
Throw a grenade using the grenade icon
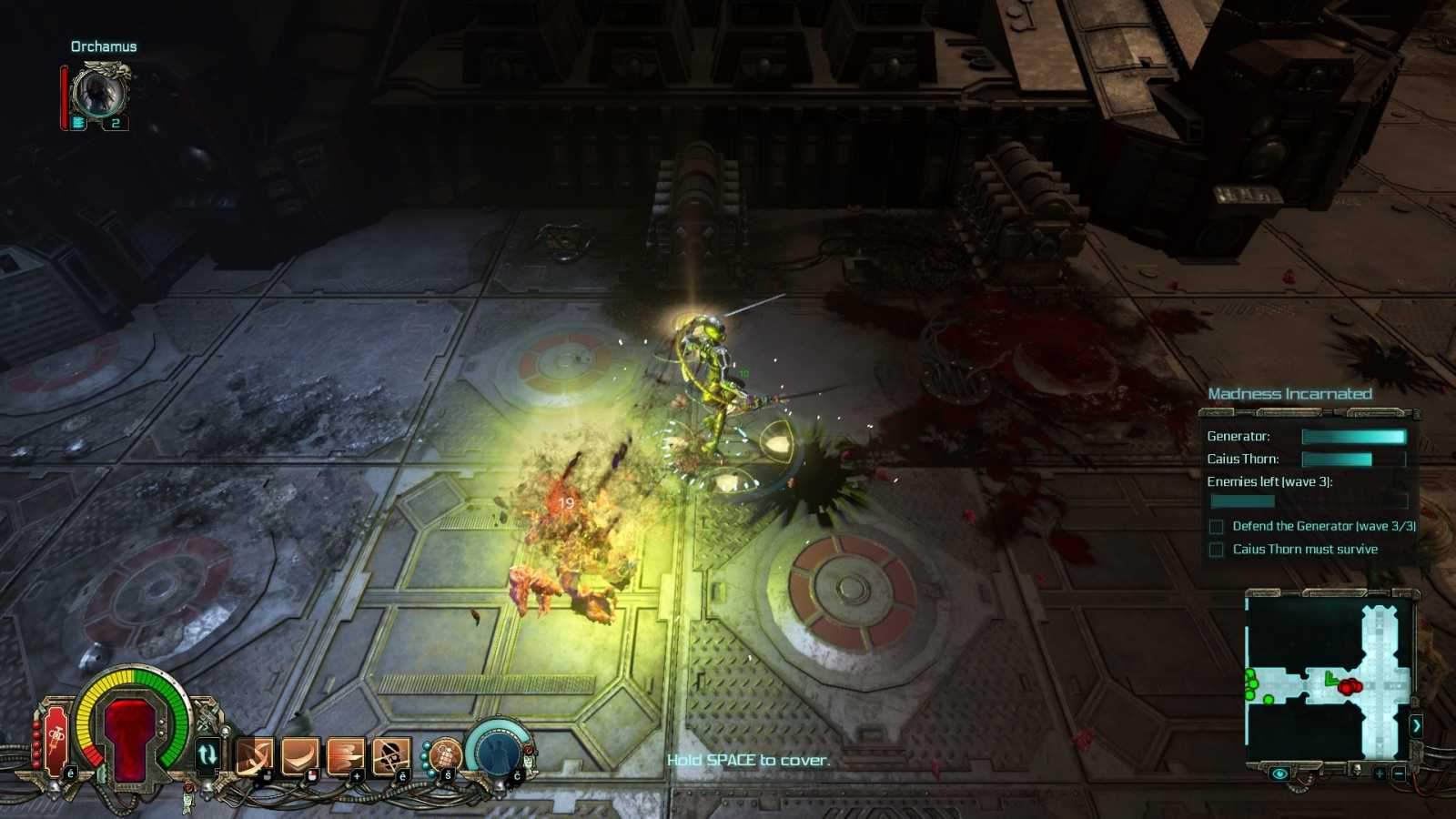[445, 754]
